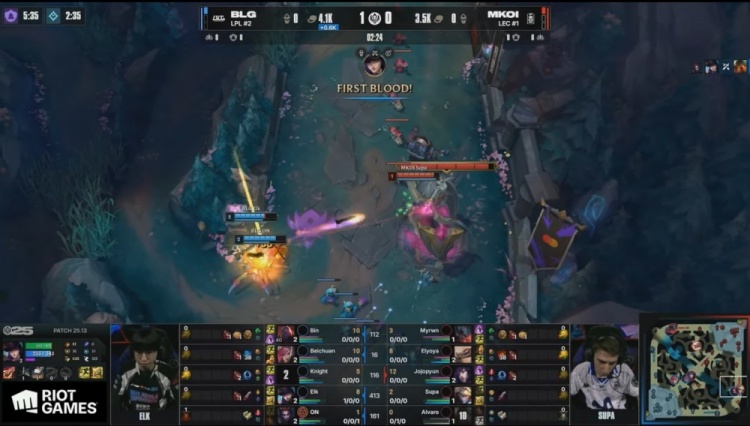This screenshot has width=750, height=426.
Task: Select Myrwn's scoreboard row
Action: coord(430,333)
